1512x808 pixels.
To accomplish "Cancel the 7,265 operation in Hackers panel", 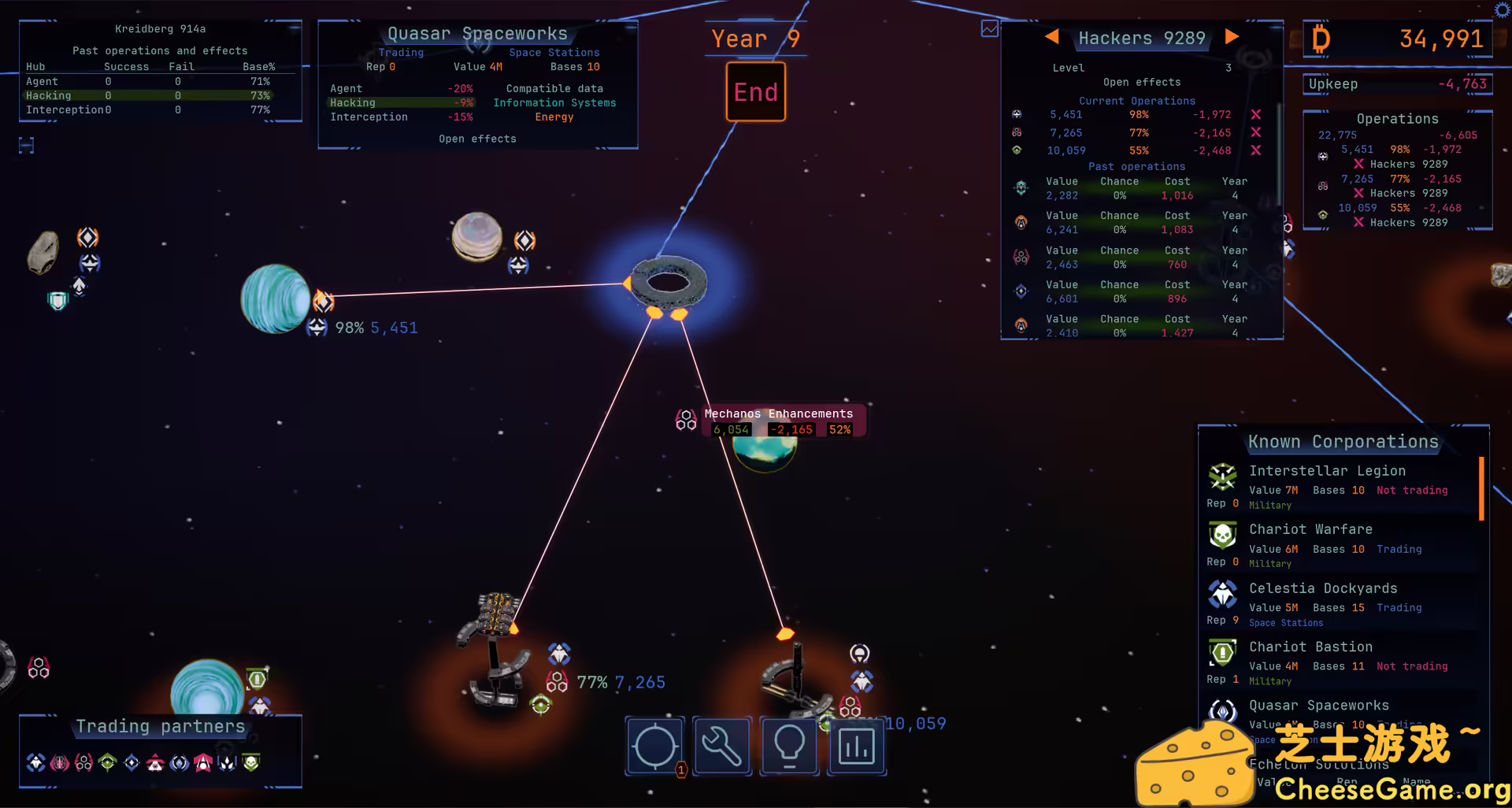I will click(x=1256, y=132).
